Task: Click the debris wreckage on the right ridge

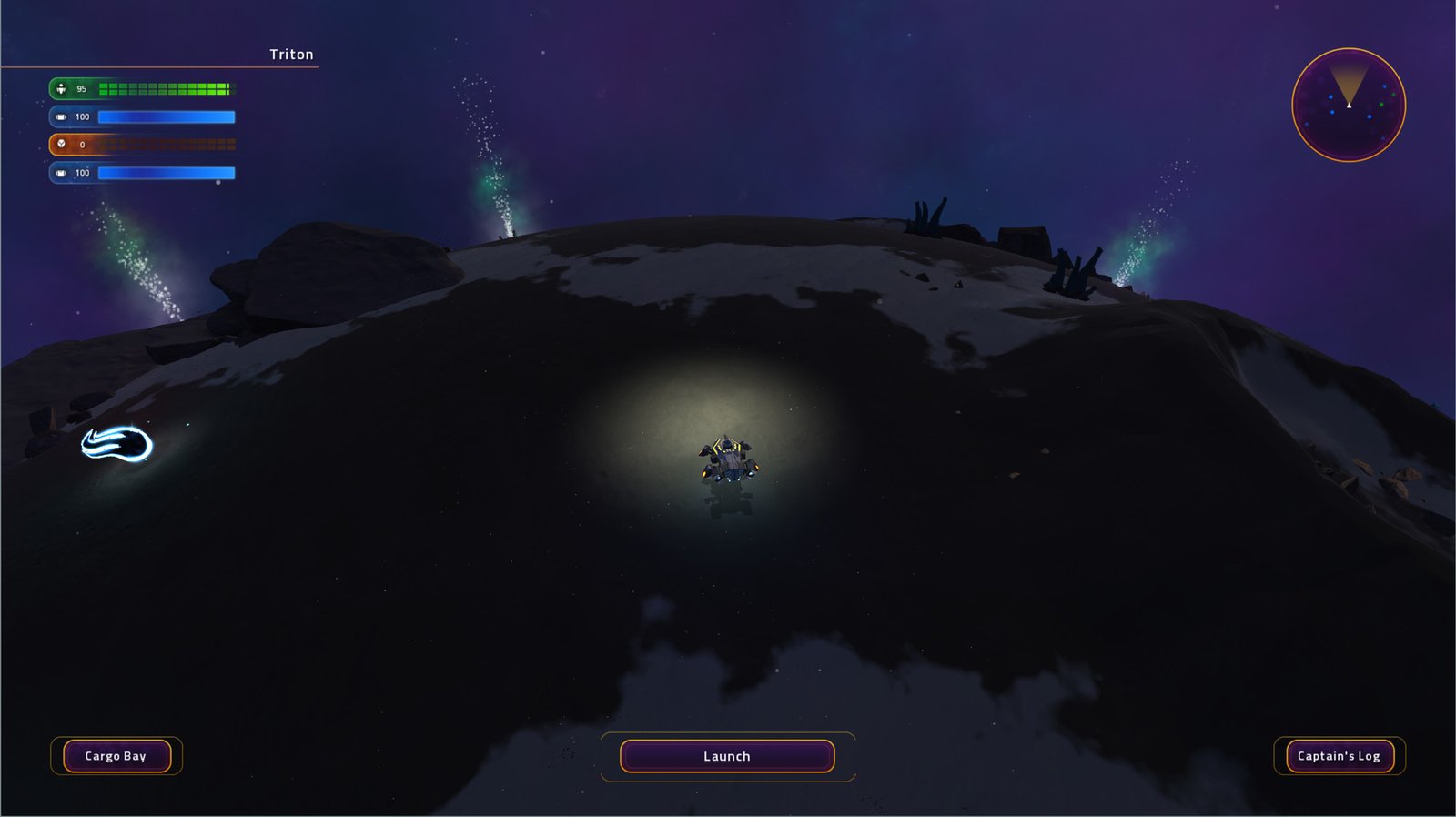Action: click(x=1074, y=268)
